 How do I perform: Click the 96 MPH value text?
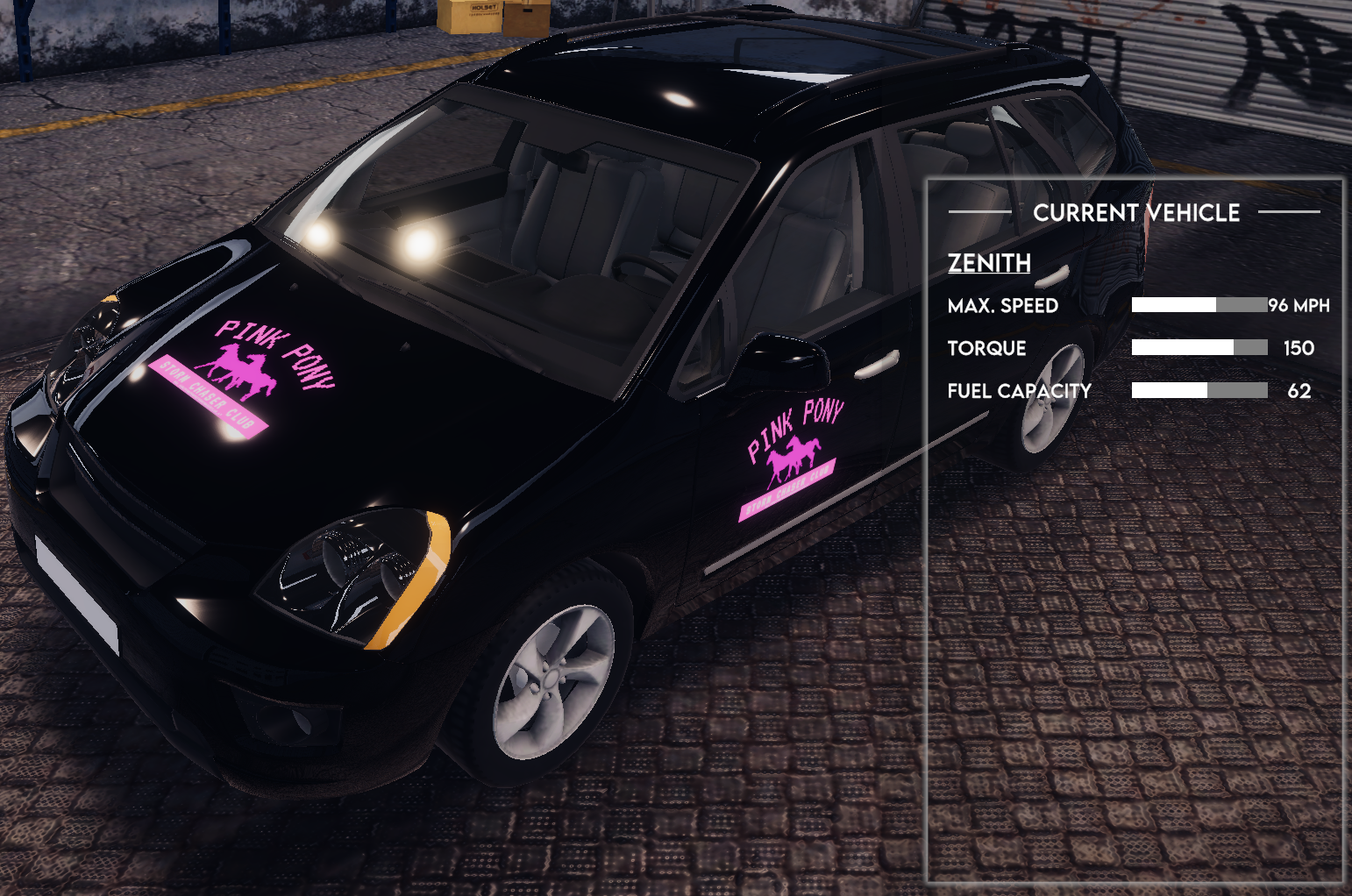[x=1299, y=306]
